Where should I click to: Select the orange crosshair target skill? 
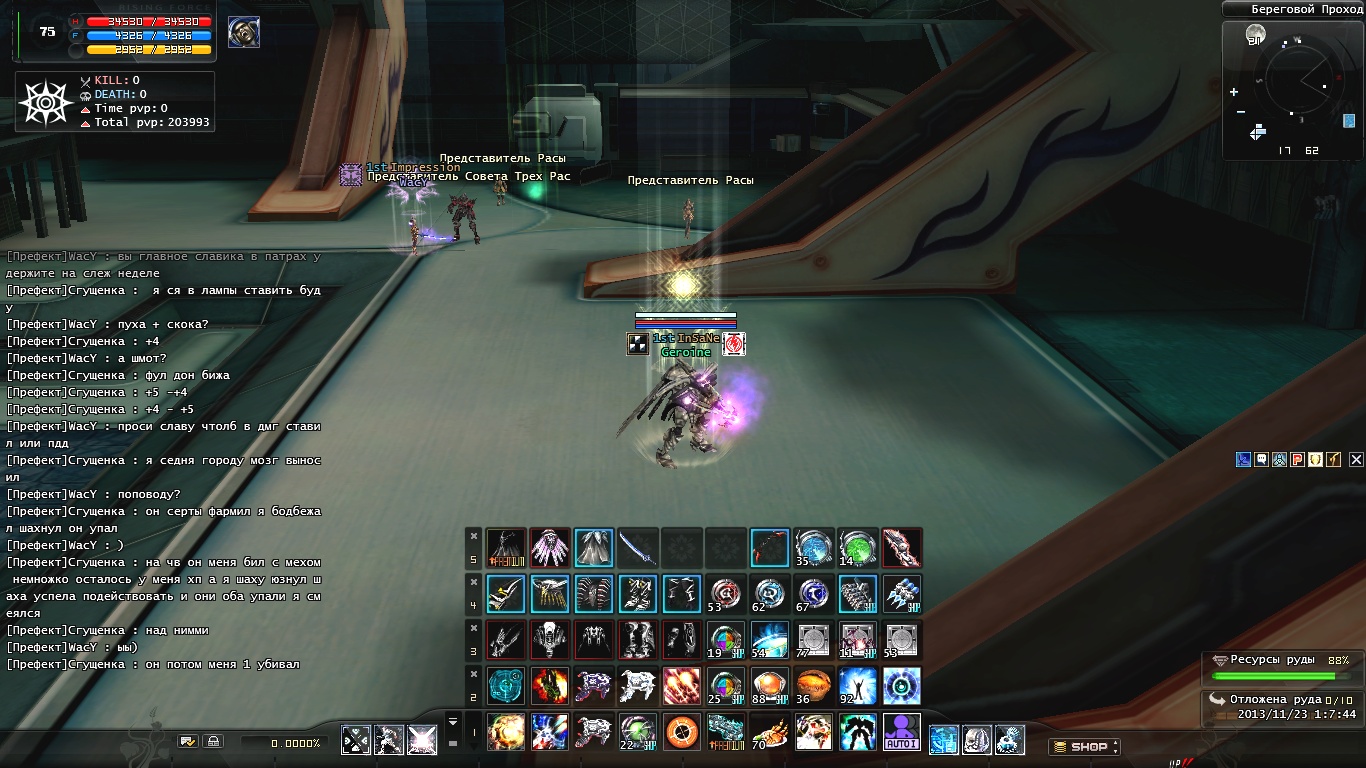tap(681, 732)
